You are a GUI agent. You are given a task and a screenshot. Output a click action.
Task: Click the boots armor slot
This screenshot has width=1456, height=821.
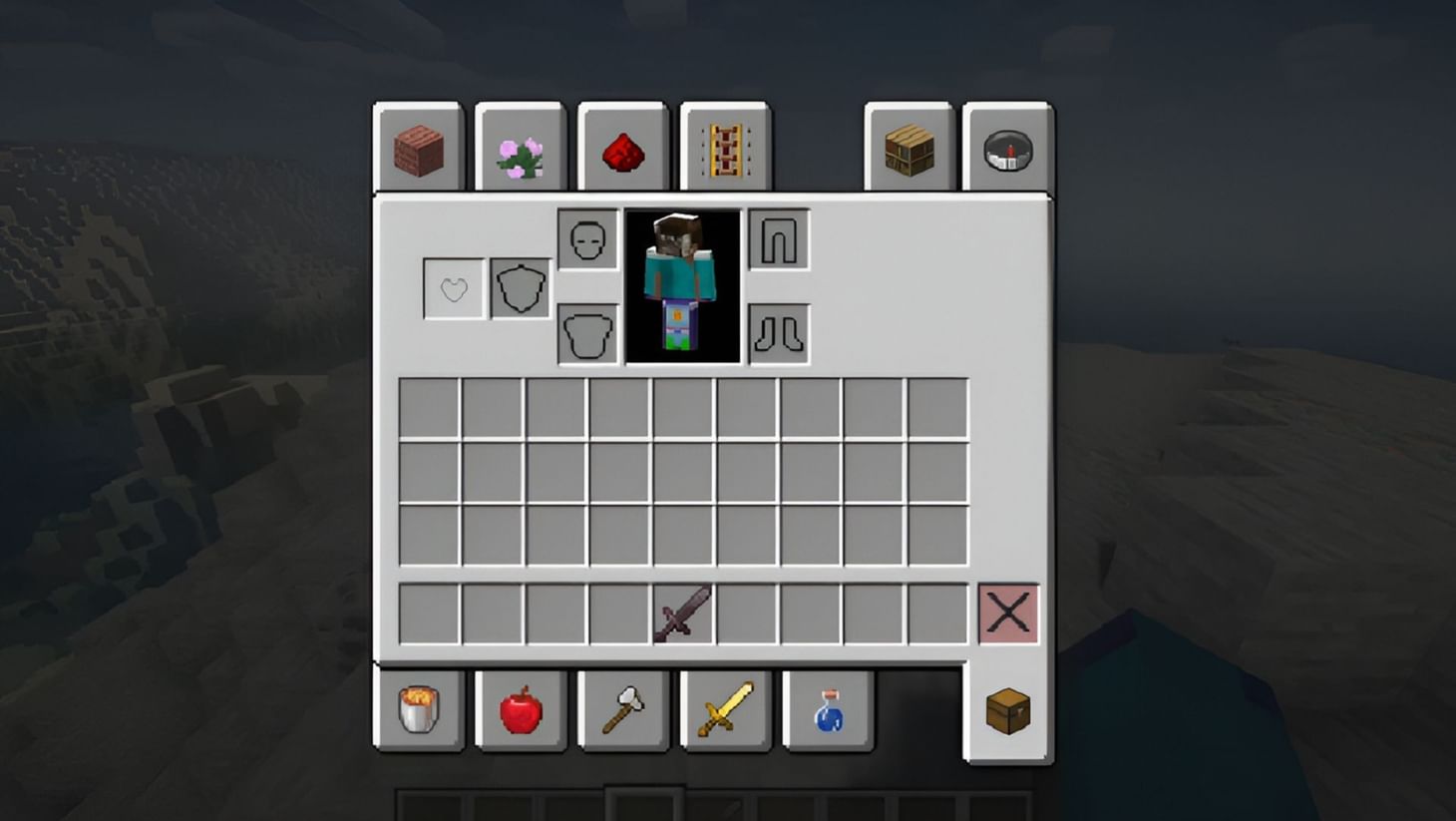[778, 333]
